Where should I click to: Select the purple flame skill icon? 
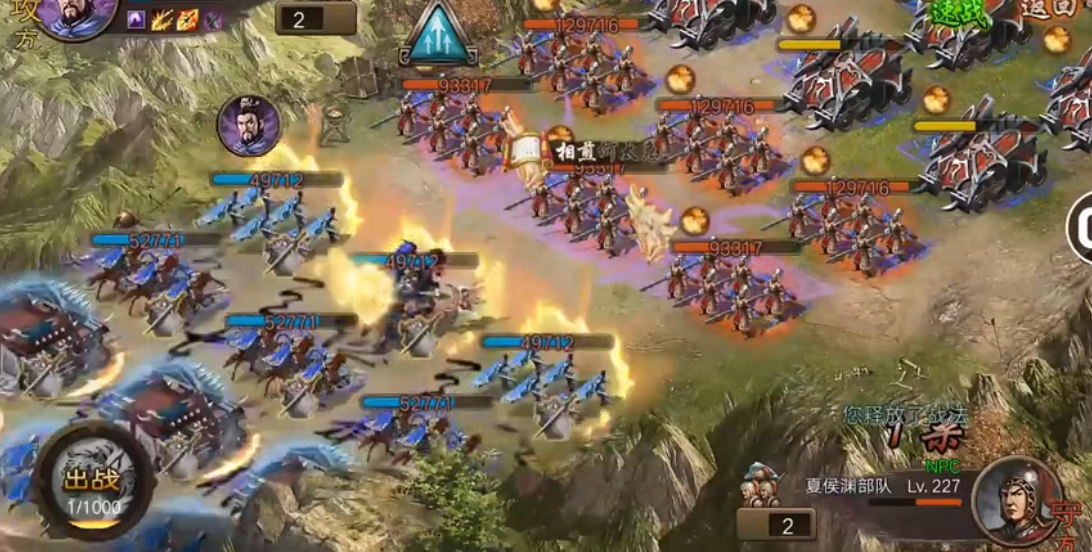click(x=137, y=20)
